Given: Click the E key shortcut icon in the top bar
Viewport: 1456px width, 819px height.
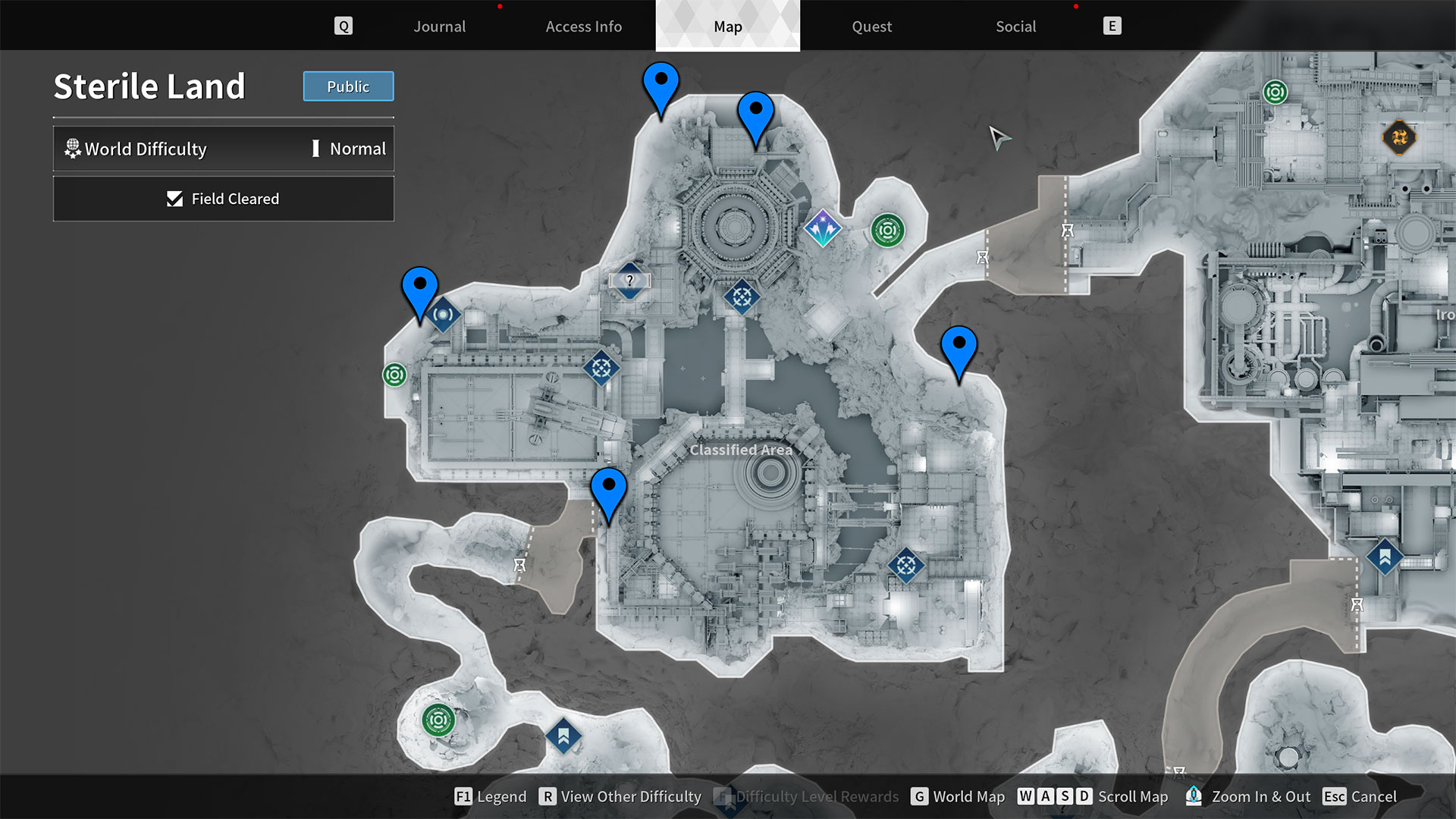Looking at the screenshot, I should 1112,25.
